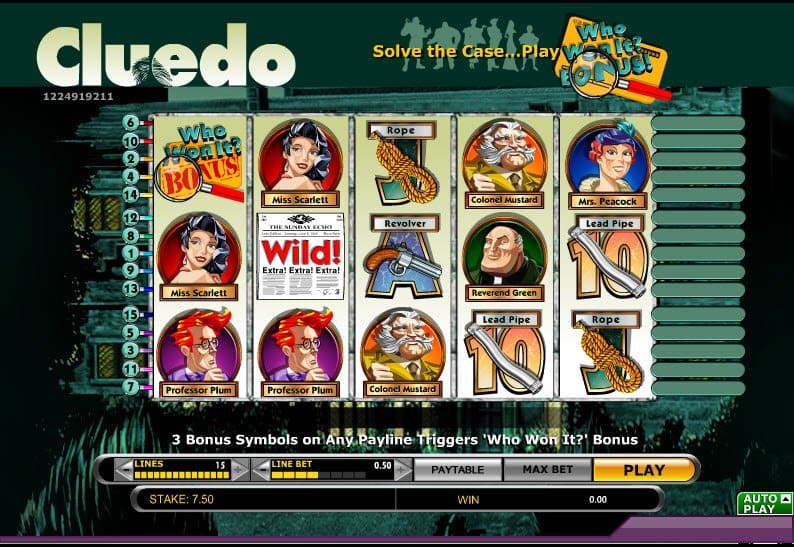Decrease the number of lines

coord(123,469)
